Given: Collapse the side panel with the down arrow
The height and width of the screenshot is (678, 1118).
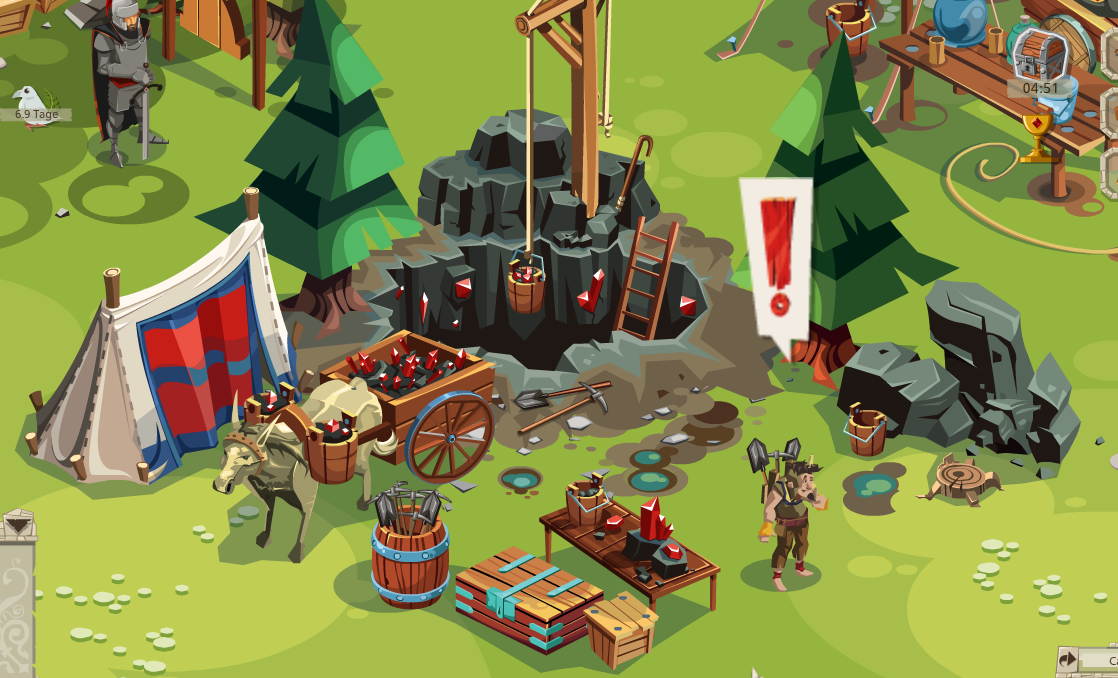Looking at the screenshot, I should click(17, 523).
